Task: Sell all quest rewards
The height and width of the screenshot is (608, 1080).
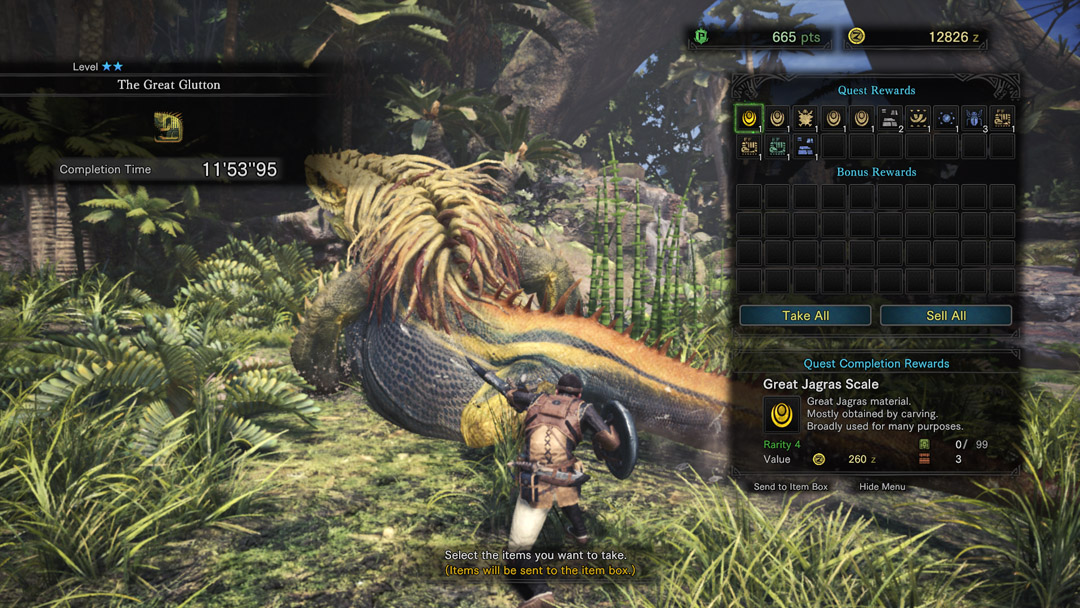Action: coord(945,316)
